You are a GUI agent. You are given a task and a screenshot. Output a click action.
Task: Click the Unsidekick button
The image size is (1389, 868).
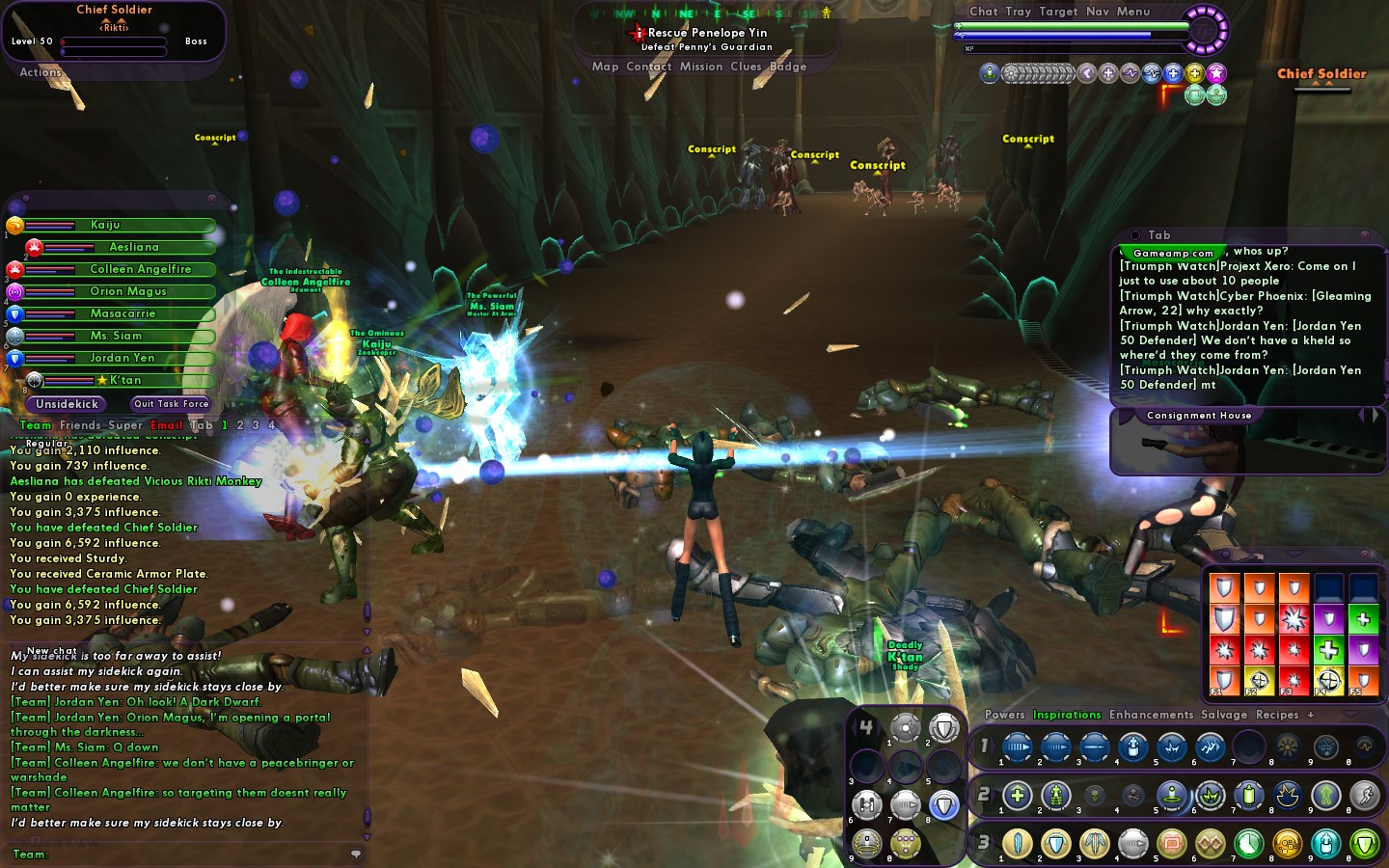(68, 404)
